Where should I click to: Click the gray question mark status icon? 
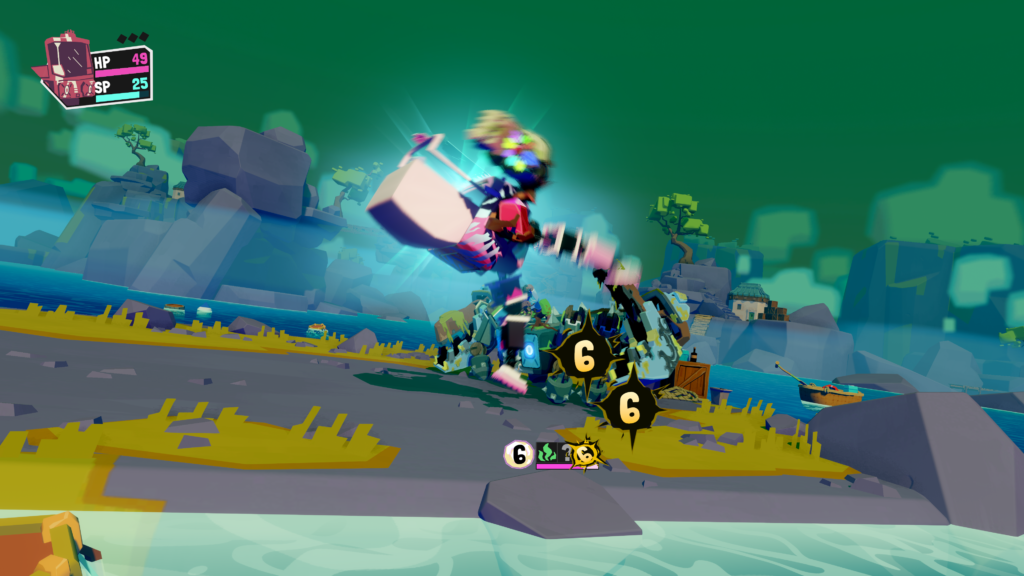[568, 452]
